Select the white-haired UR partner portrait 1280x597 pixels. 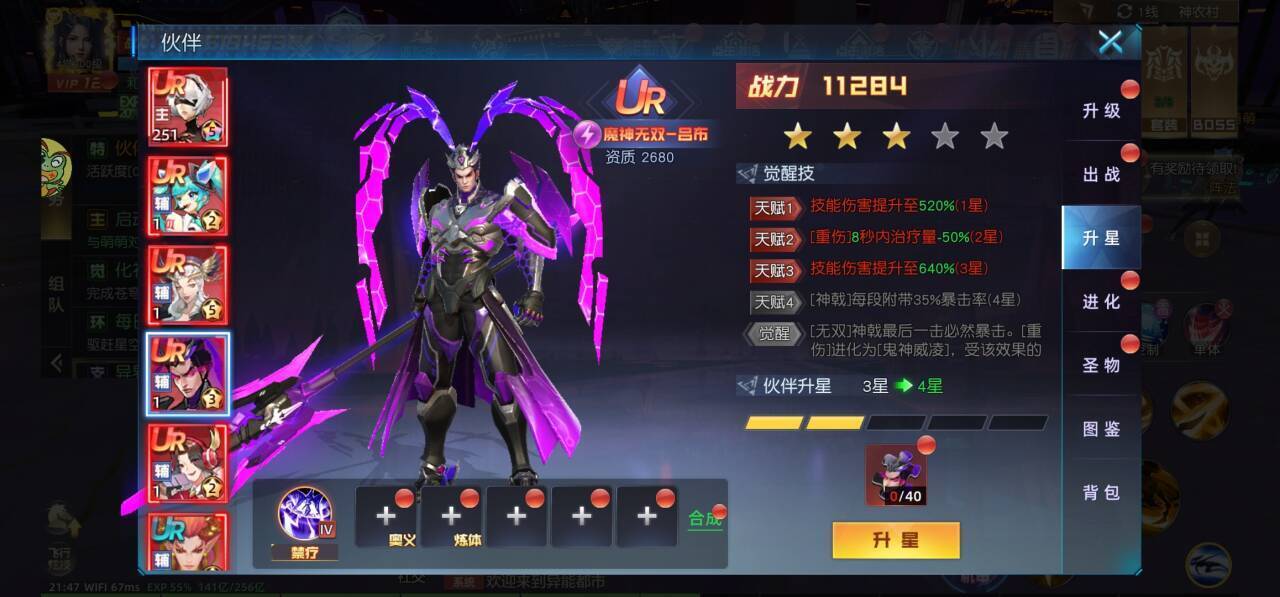coord(188,107)
